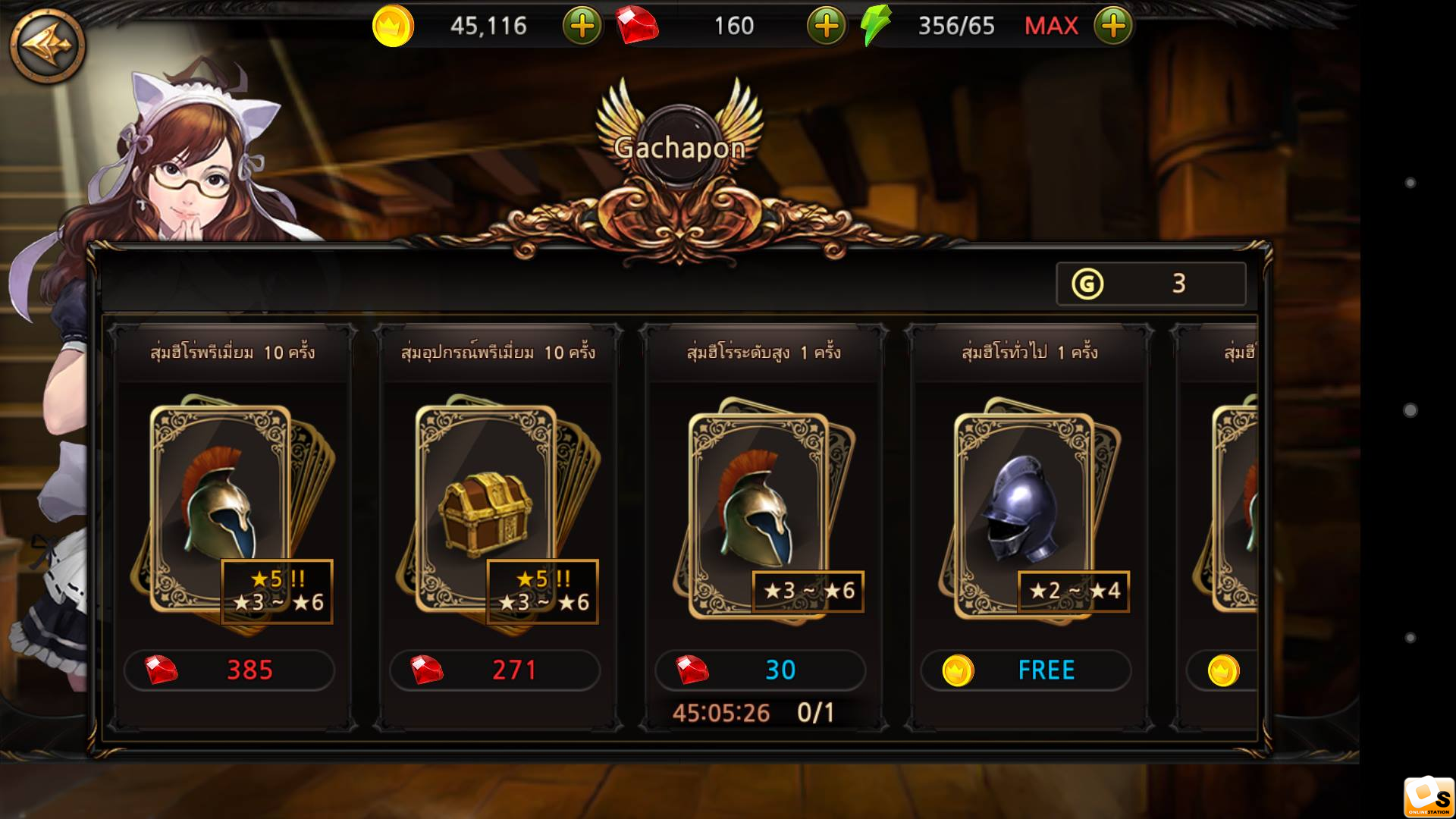The height and width of the screenshot is (819, 1456).
Task: Refill energy using the plus button
Action: 1112,26
